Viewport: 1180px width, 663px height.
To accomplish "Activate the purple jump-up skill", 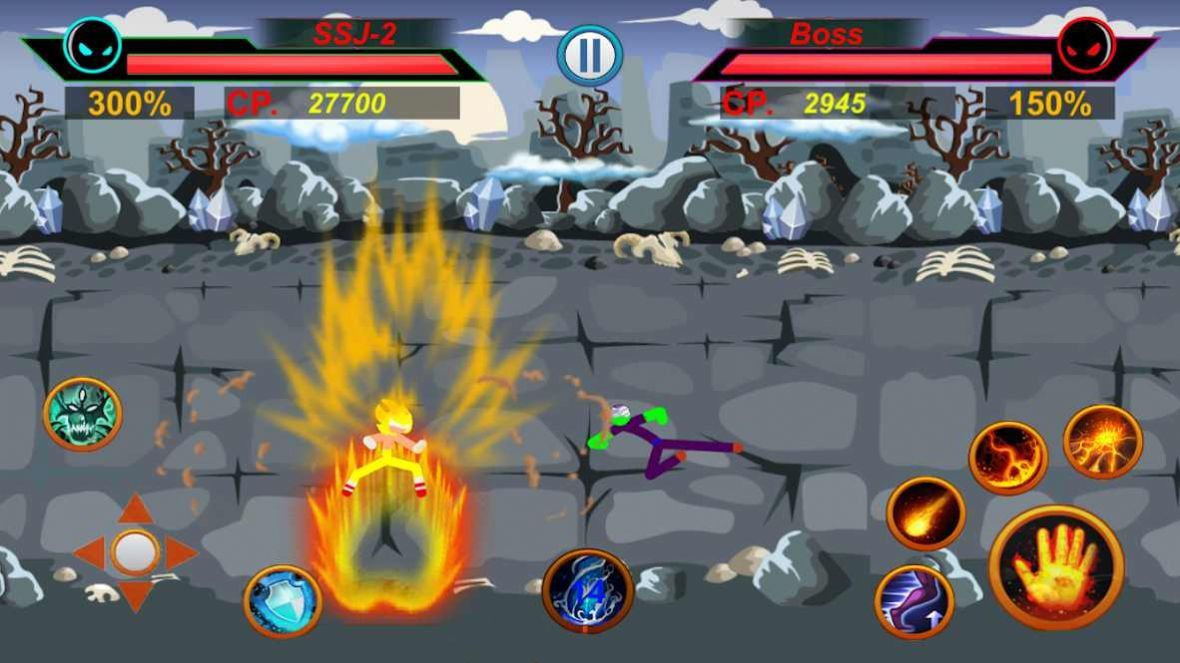I will pos(913,601).
